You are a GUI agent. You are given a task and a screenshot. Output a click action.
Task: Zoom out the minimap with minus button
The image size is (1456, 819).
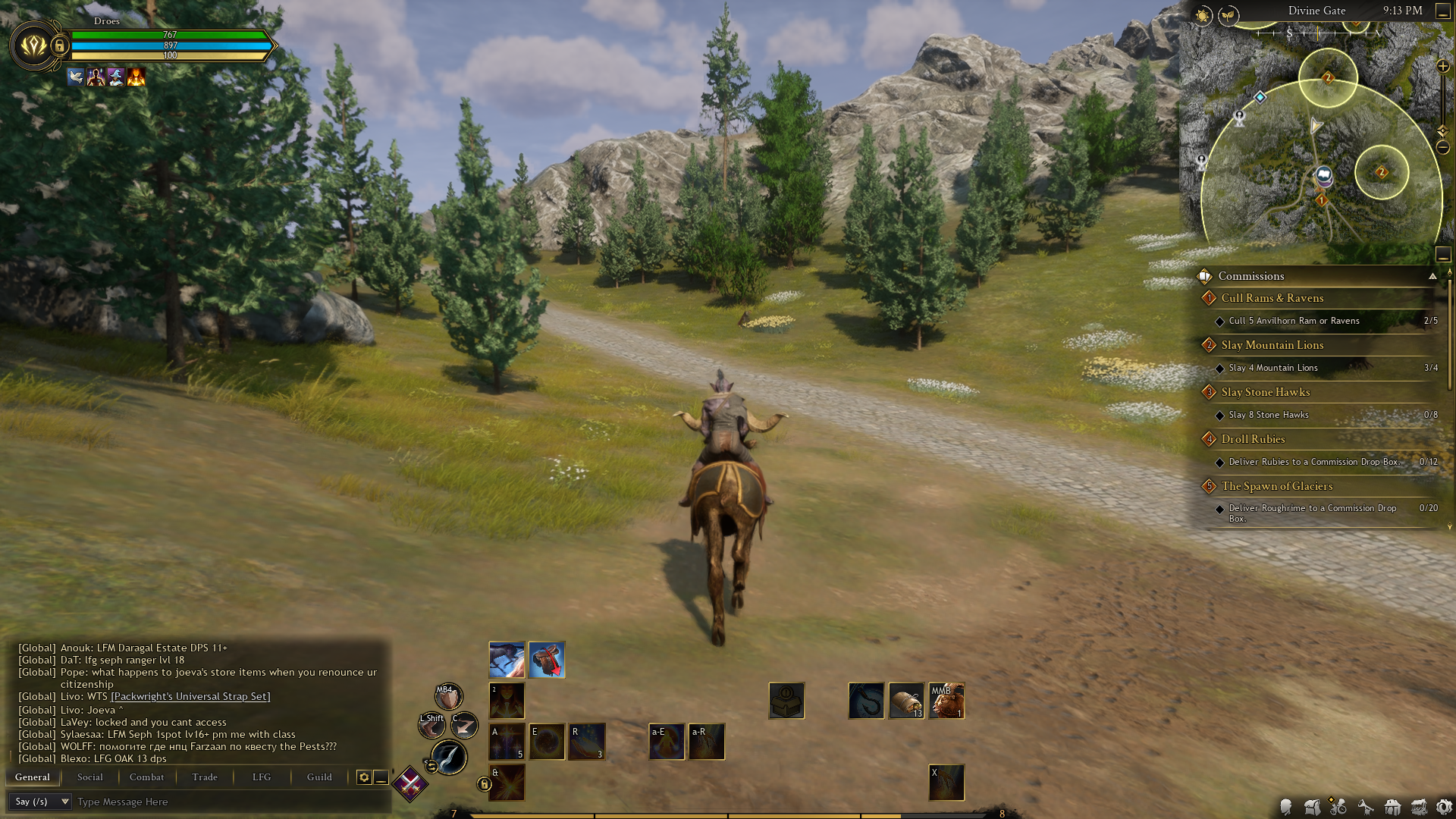(x=1443, y=147)
